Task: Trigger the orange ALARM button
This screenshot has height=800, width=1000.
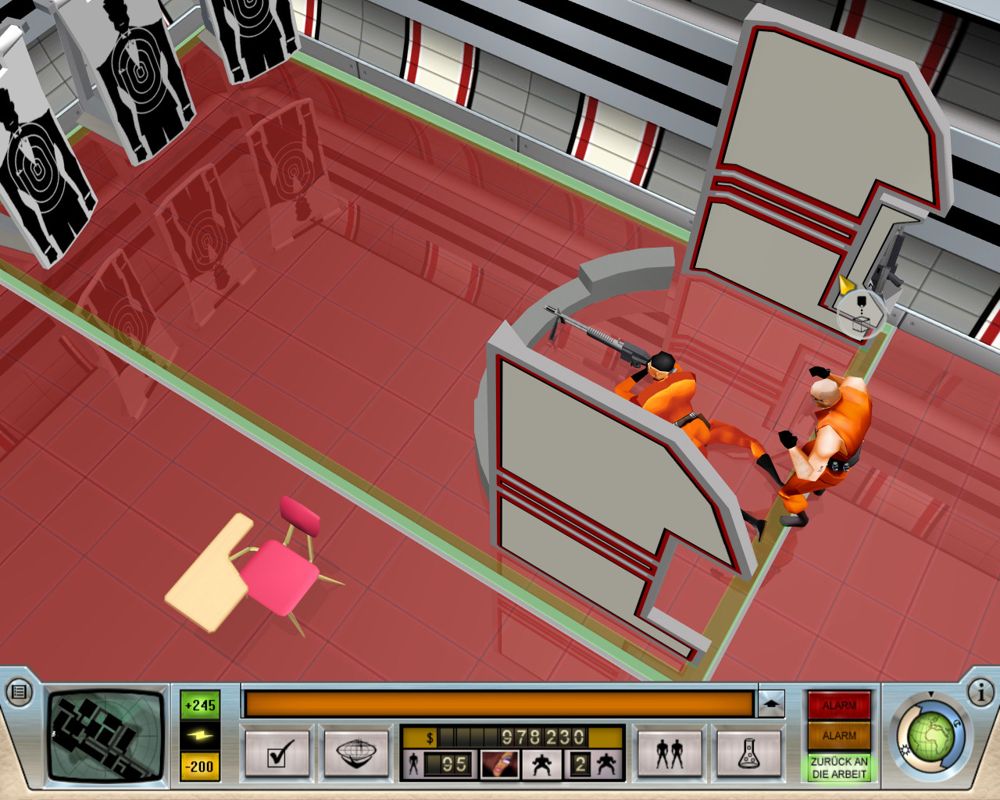Action: pos(840,736)
